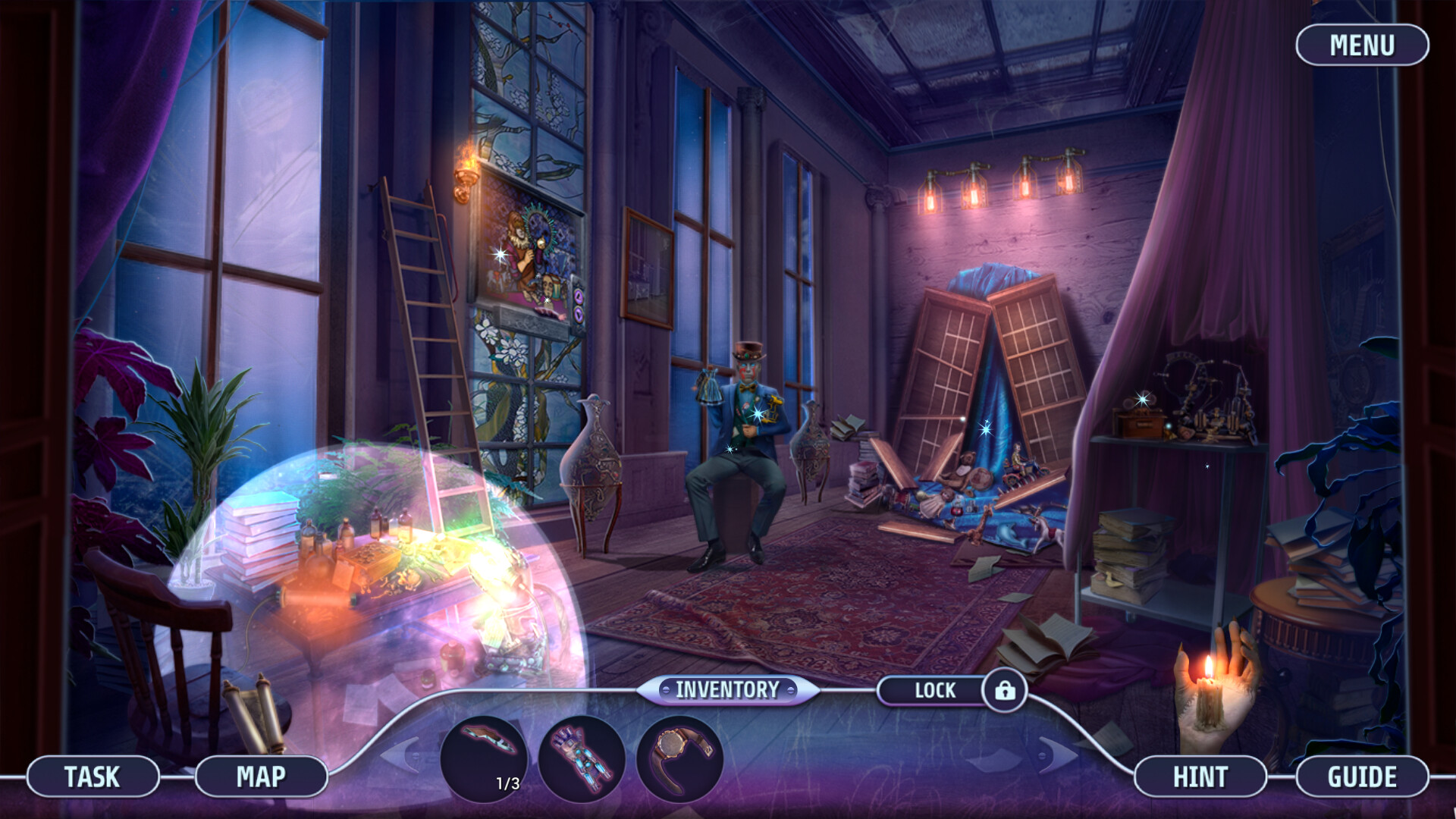Open the MENU
The image size is (1456, 819).
(x=1363, y=45)
